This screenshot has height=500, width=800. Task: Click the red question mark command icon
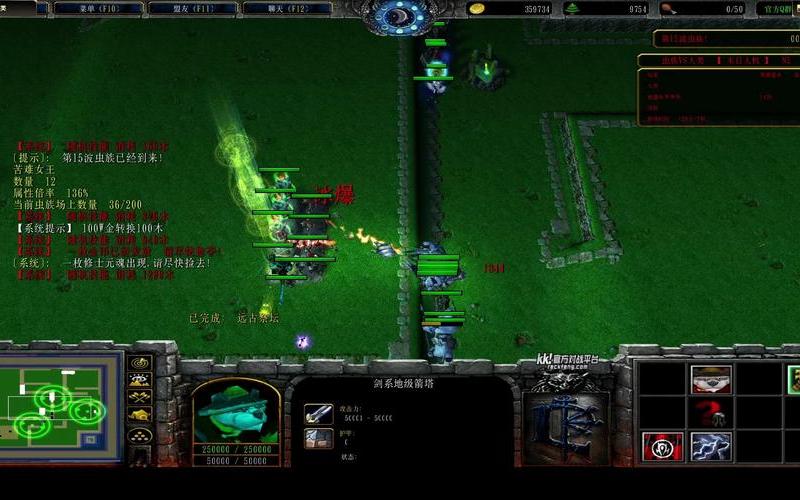pos(710,412)
